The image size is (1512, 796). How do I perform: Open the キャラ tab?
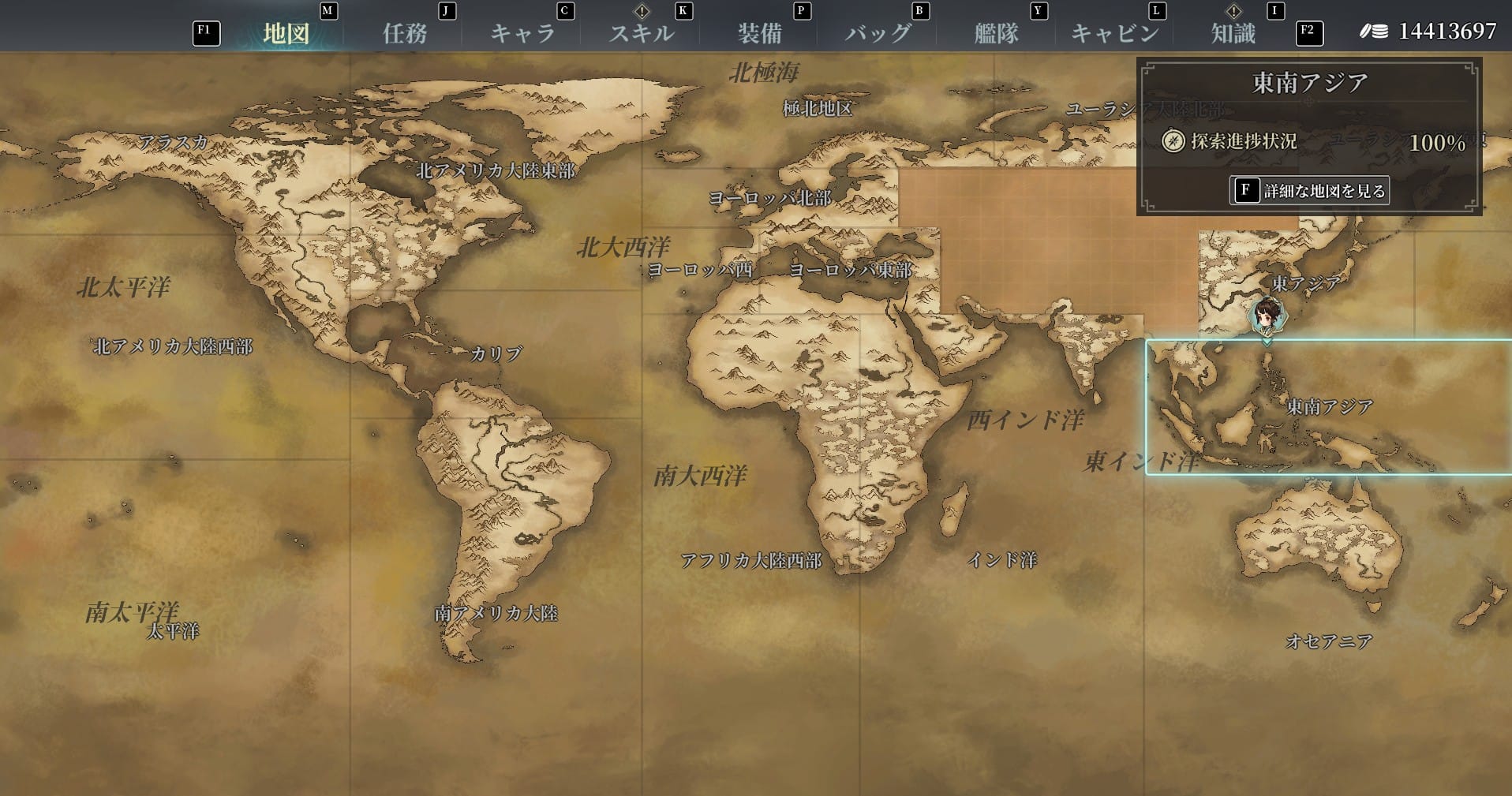(x=522, y=33)
